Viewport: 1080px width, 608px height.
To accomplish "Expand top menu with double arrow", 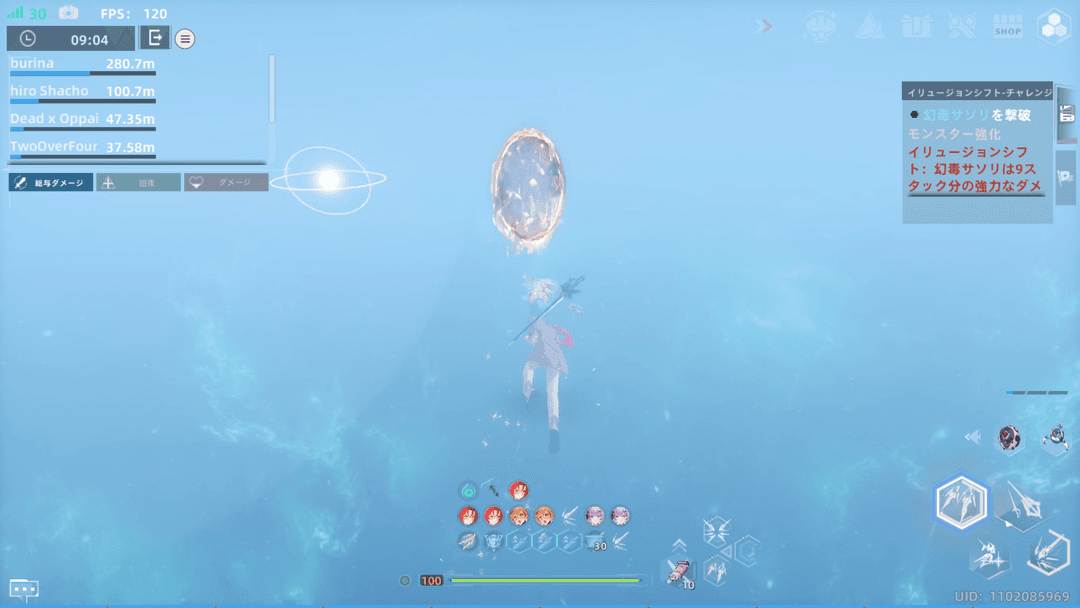I will point(765,26).
